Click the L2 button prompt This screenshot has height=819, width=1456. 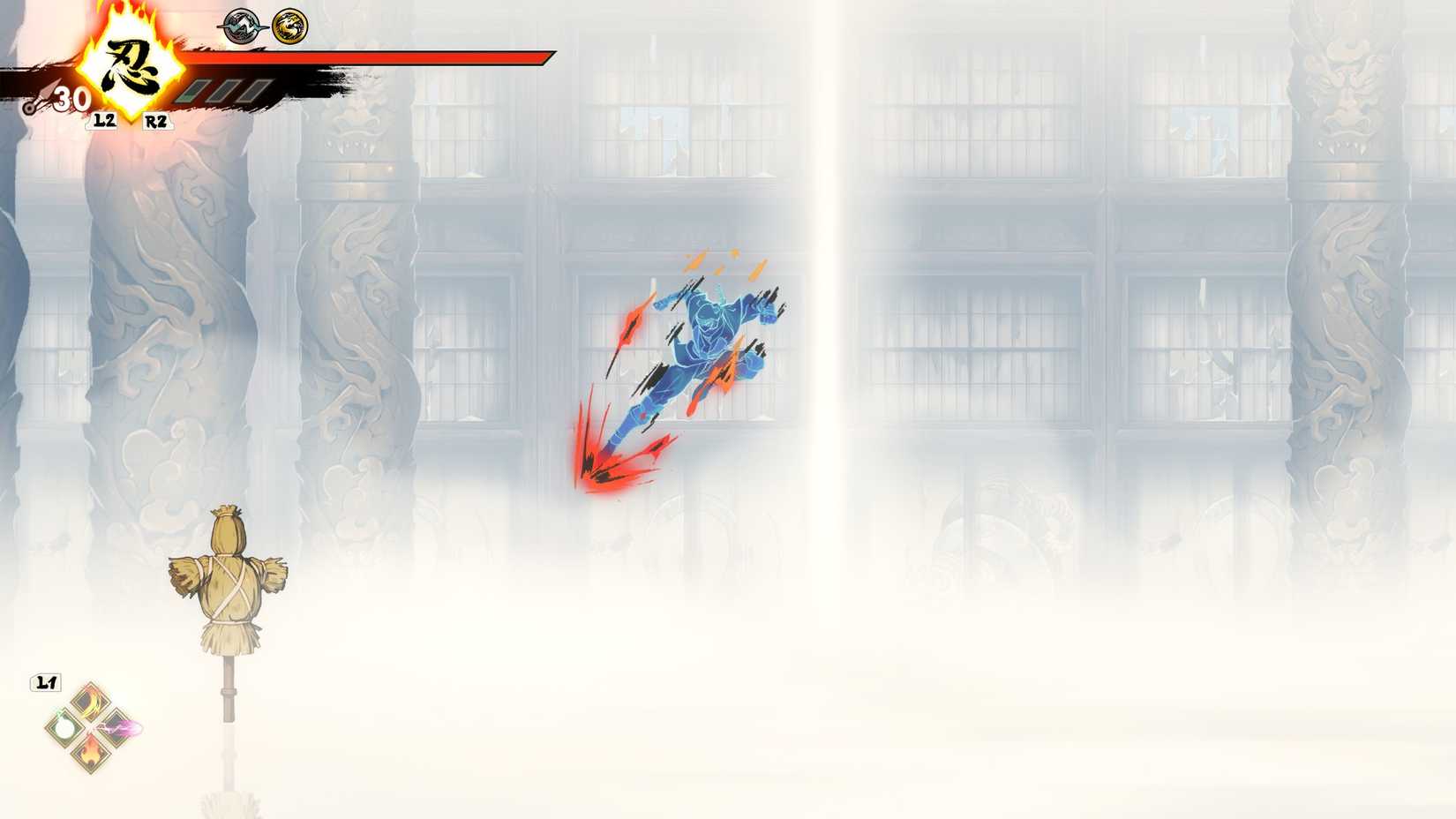102,119
